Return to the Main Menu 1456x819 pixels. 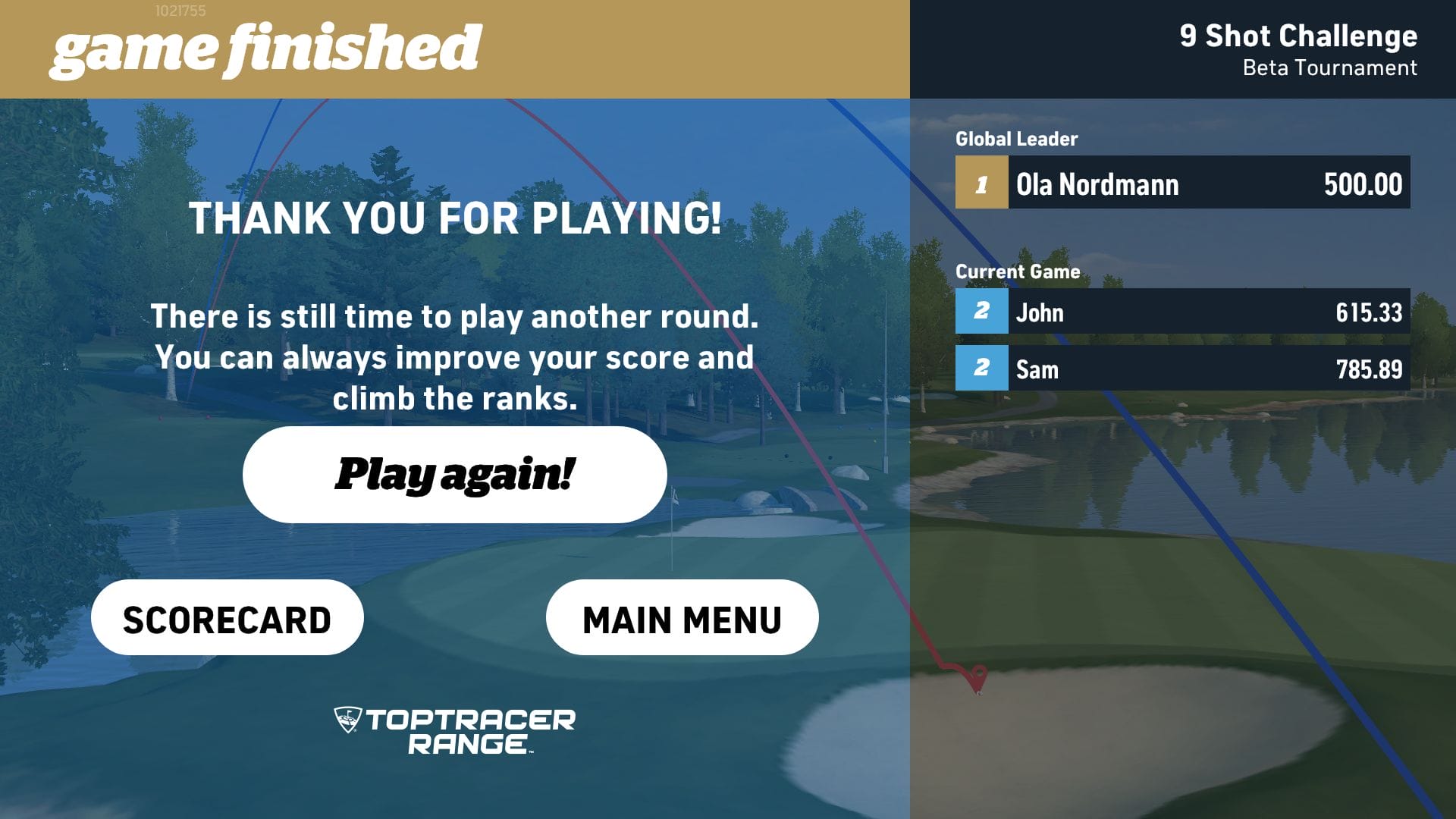click(x=682, y=618)
